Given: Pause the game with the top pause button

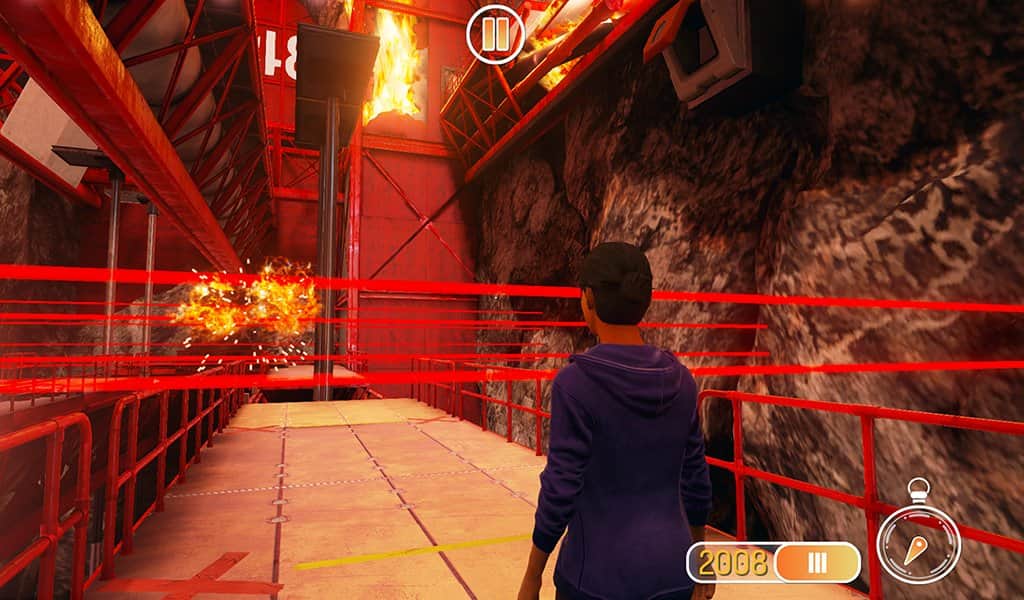Looking at the screenshot, I should coord(495,35).
